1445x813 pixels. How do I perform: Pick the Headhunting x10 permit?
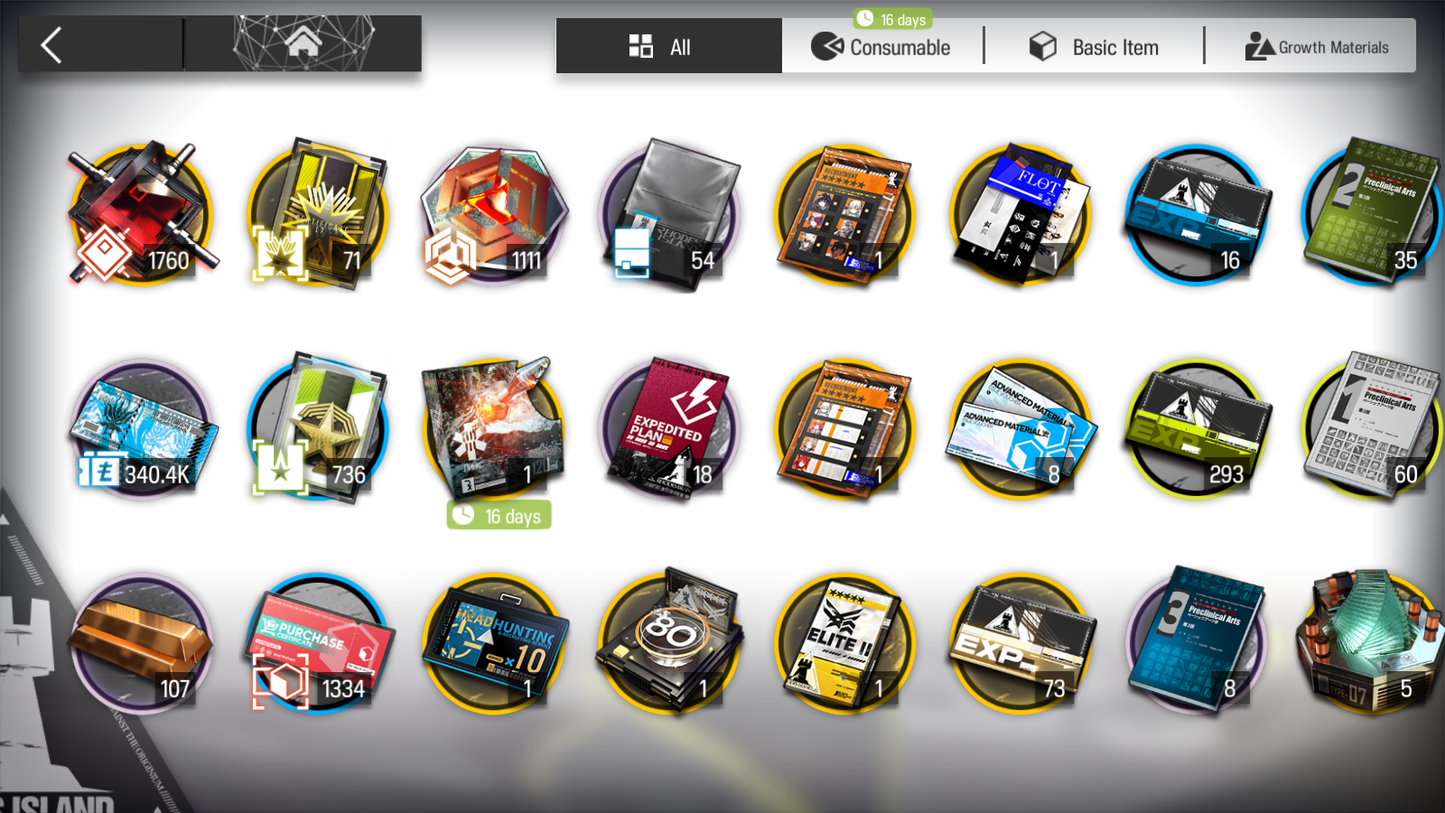(494, 643)
